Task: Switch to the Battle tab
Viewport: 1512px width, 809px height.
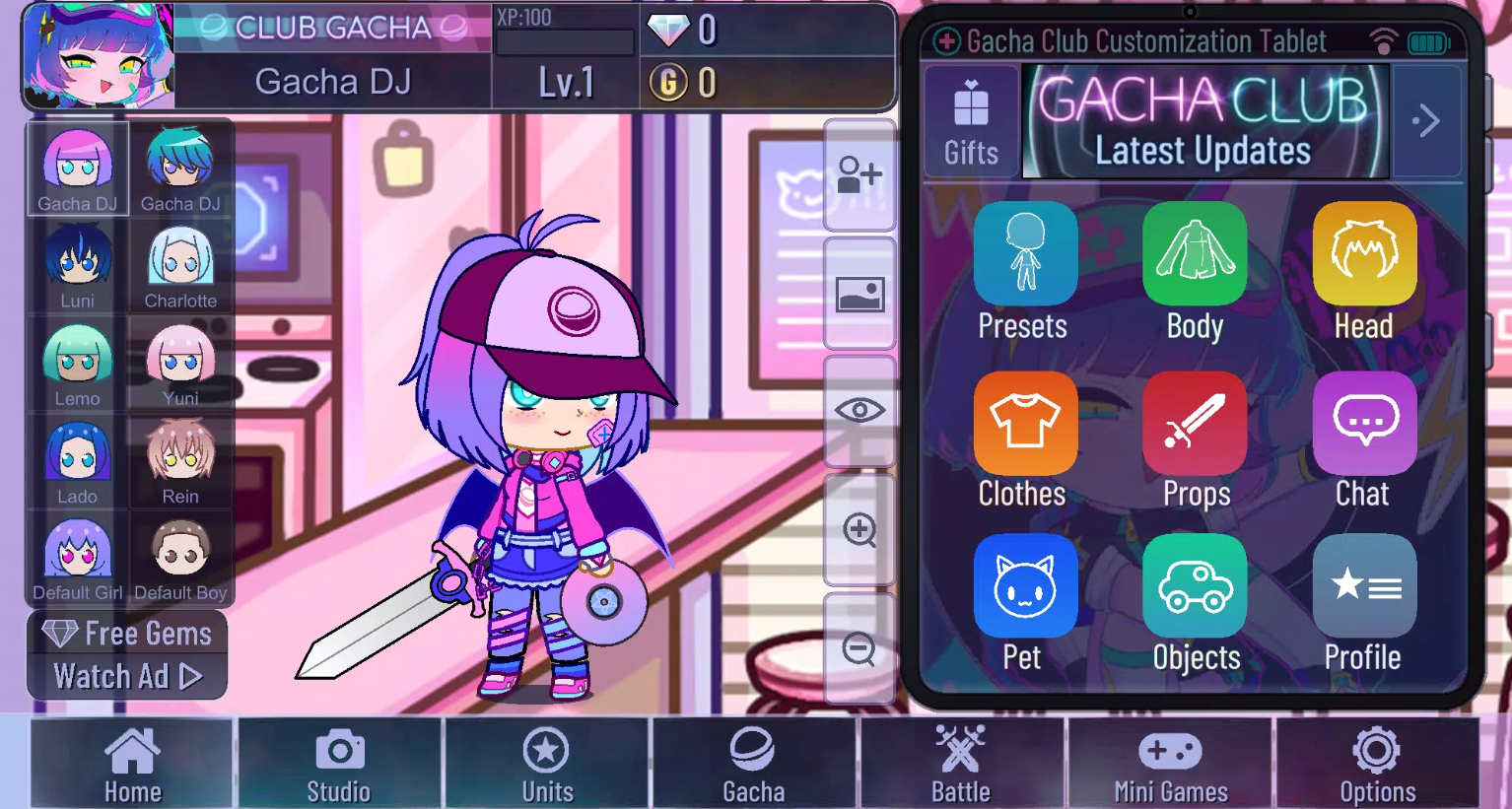Action: point(960,763)
